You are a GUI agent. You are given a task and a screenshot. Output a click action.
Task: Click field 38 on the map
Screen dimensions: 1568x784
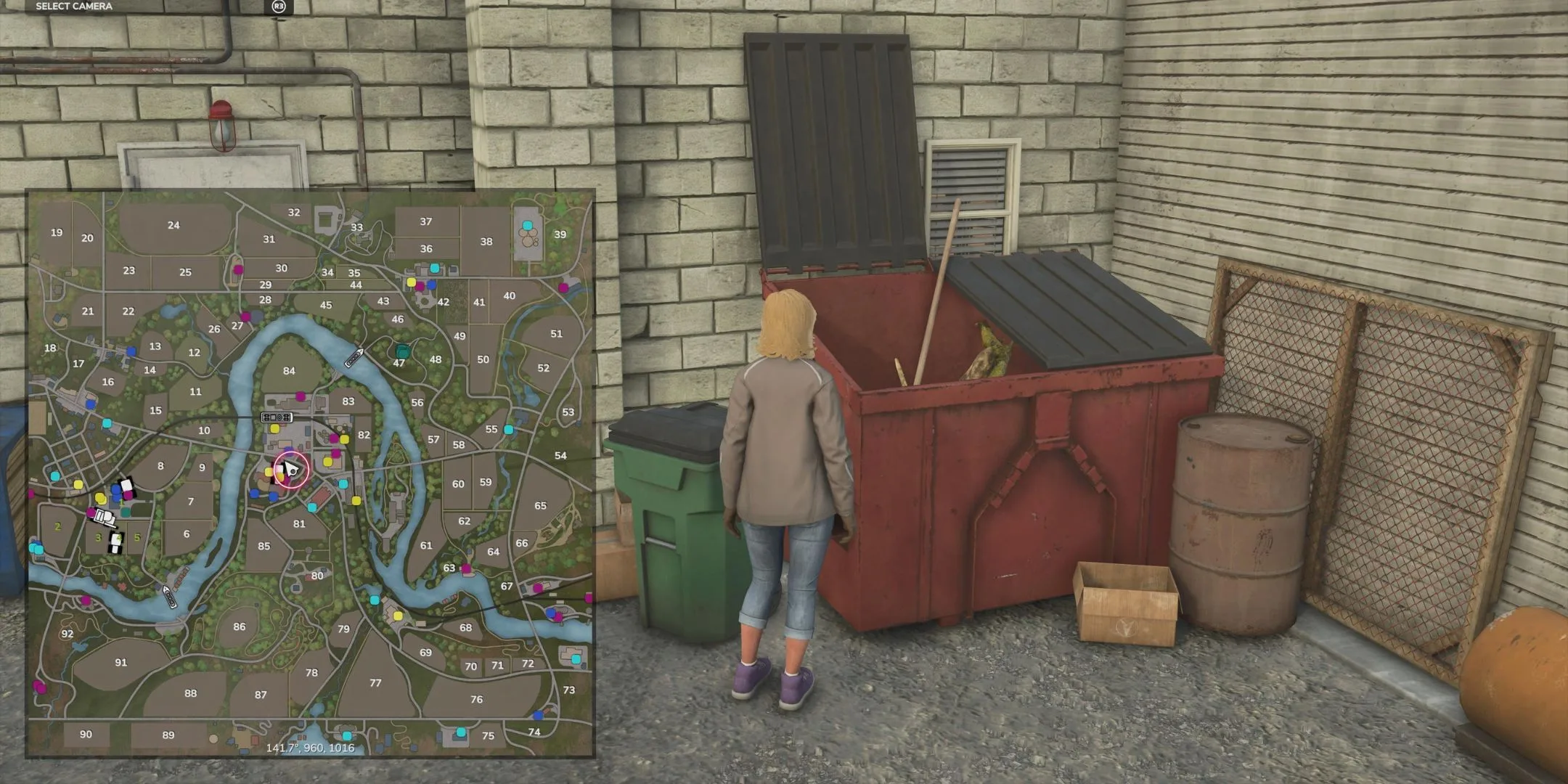pos(486,242)
